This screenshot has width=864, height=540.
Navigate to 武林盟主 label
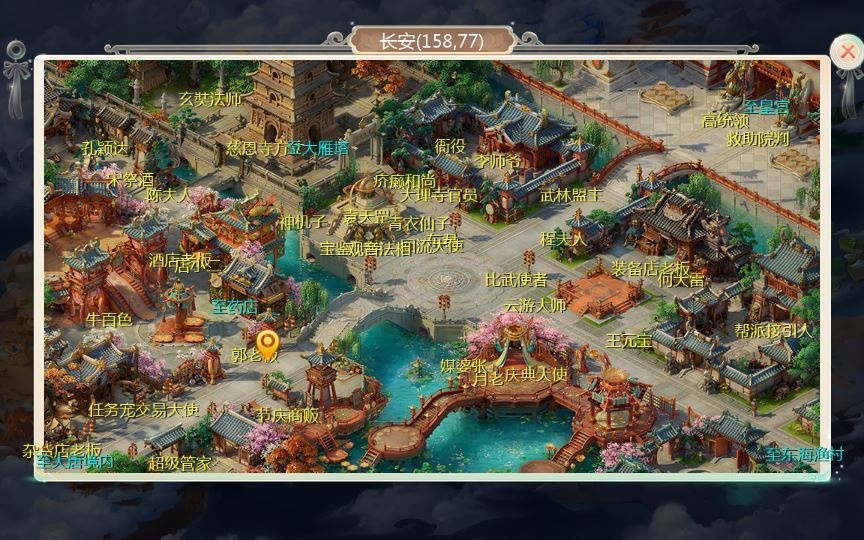click(571, 195)
